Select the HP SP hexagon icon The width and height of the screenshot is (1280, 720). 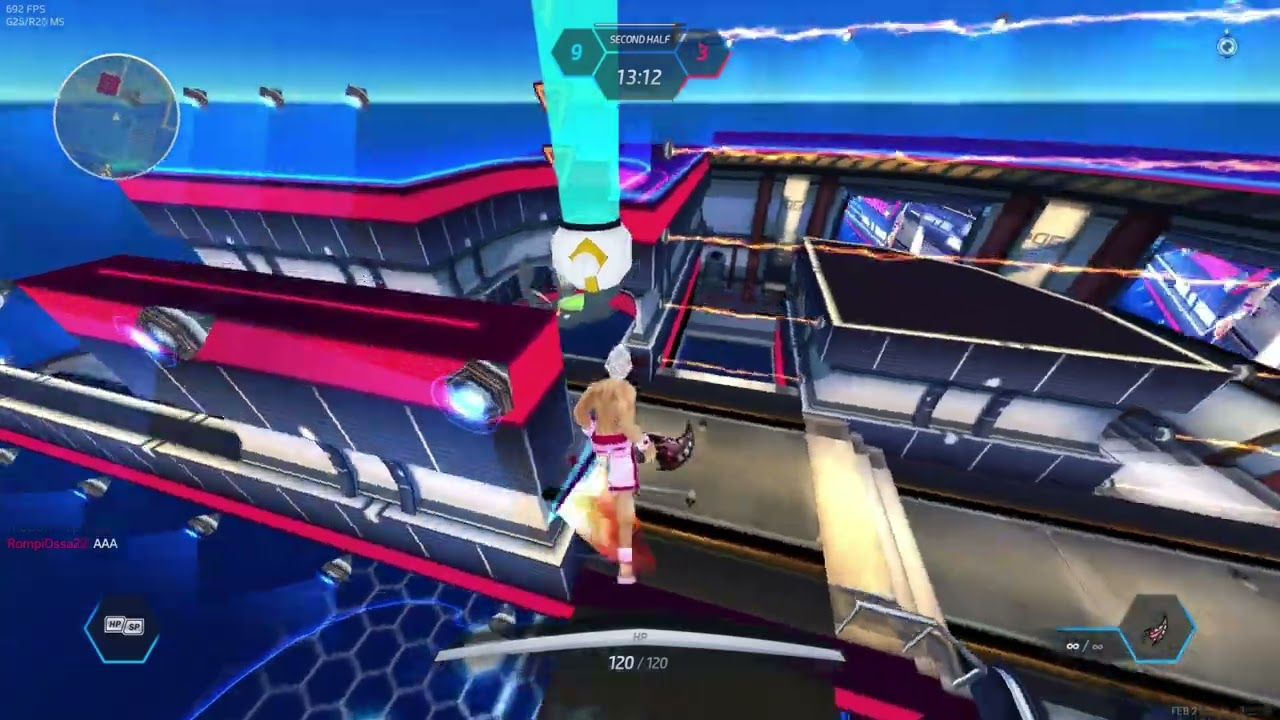click(x=123, y=627)
